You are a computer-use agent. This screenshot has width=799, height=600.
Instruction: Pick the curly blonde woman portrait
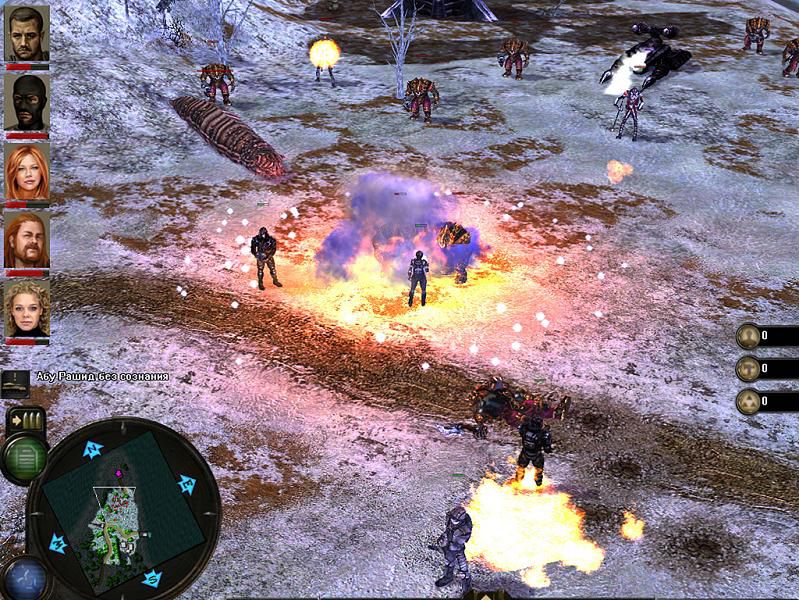point(27,309)
